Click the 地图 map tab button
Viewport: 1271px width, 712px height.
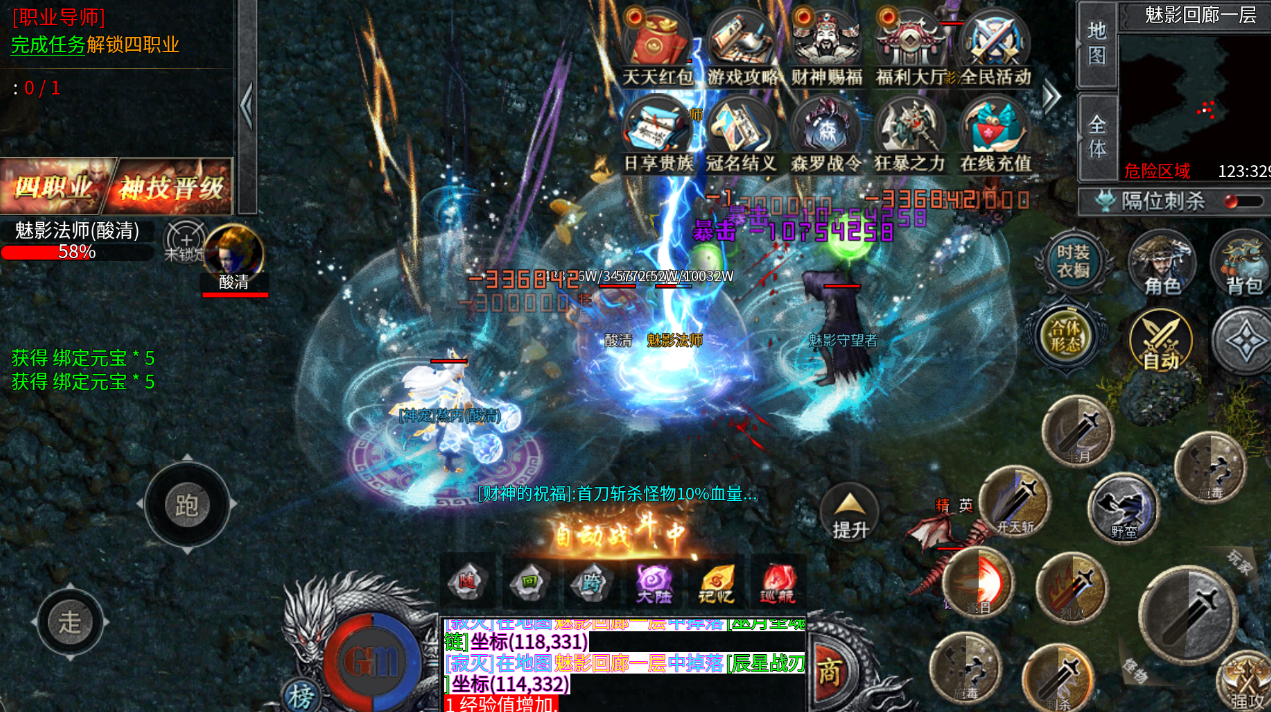point(1097,44)
